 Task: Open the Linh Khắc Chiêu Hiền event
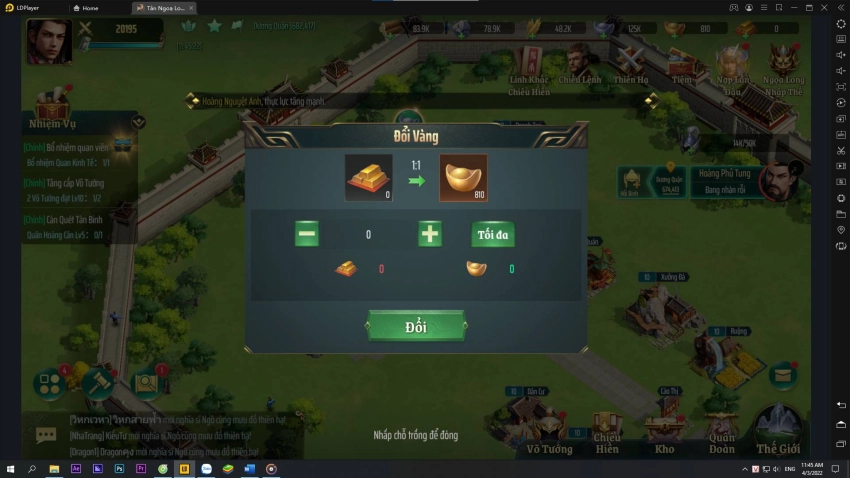pyautogui.click(x=529, y=65)
